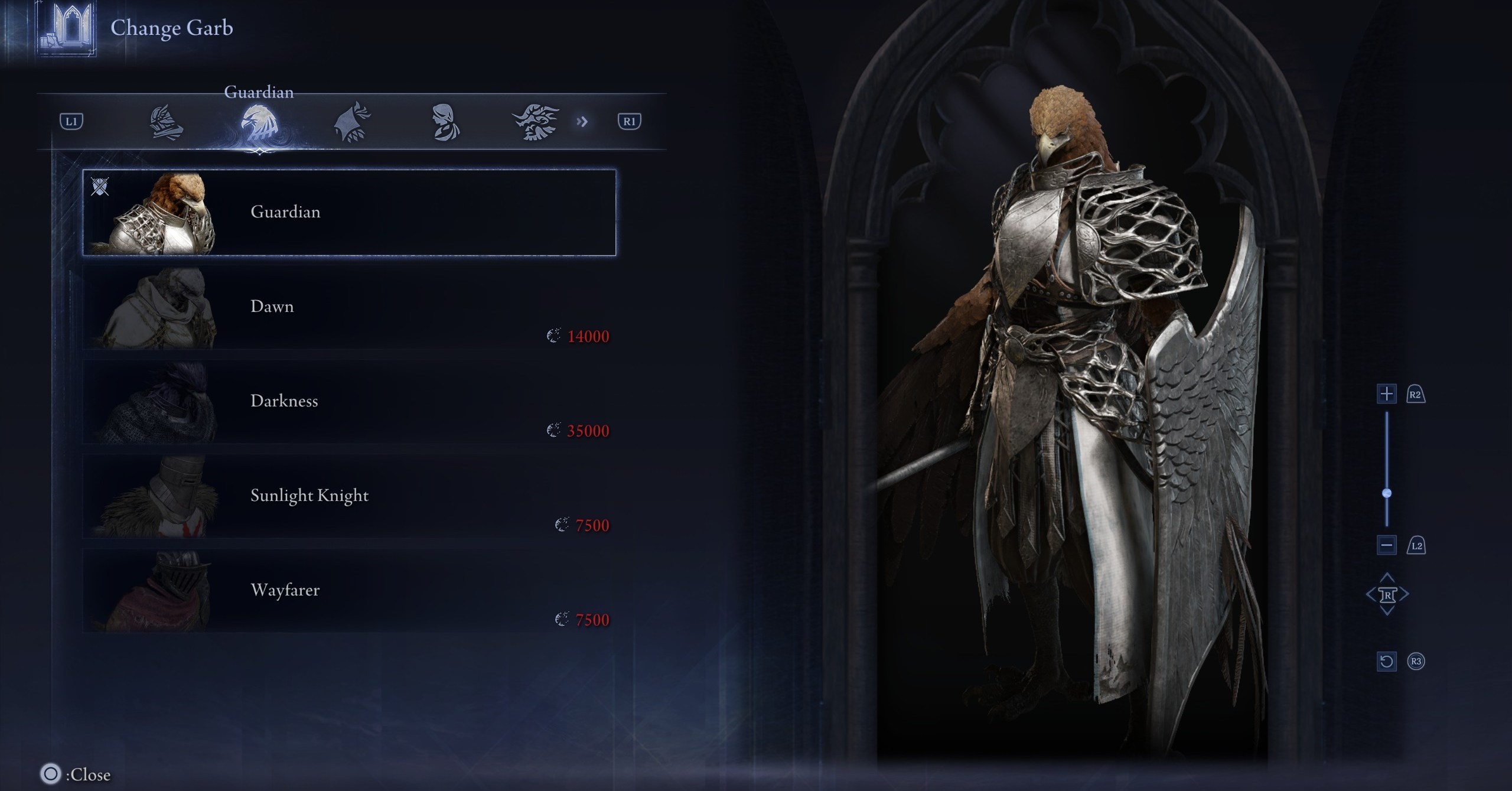The width and height of the screenshot is (1512, 791).
Task: Switch to the hooded figure character tab
Action: coord(352,122)
